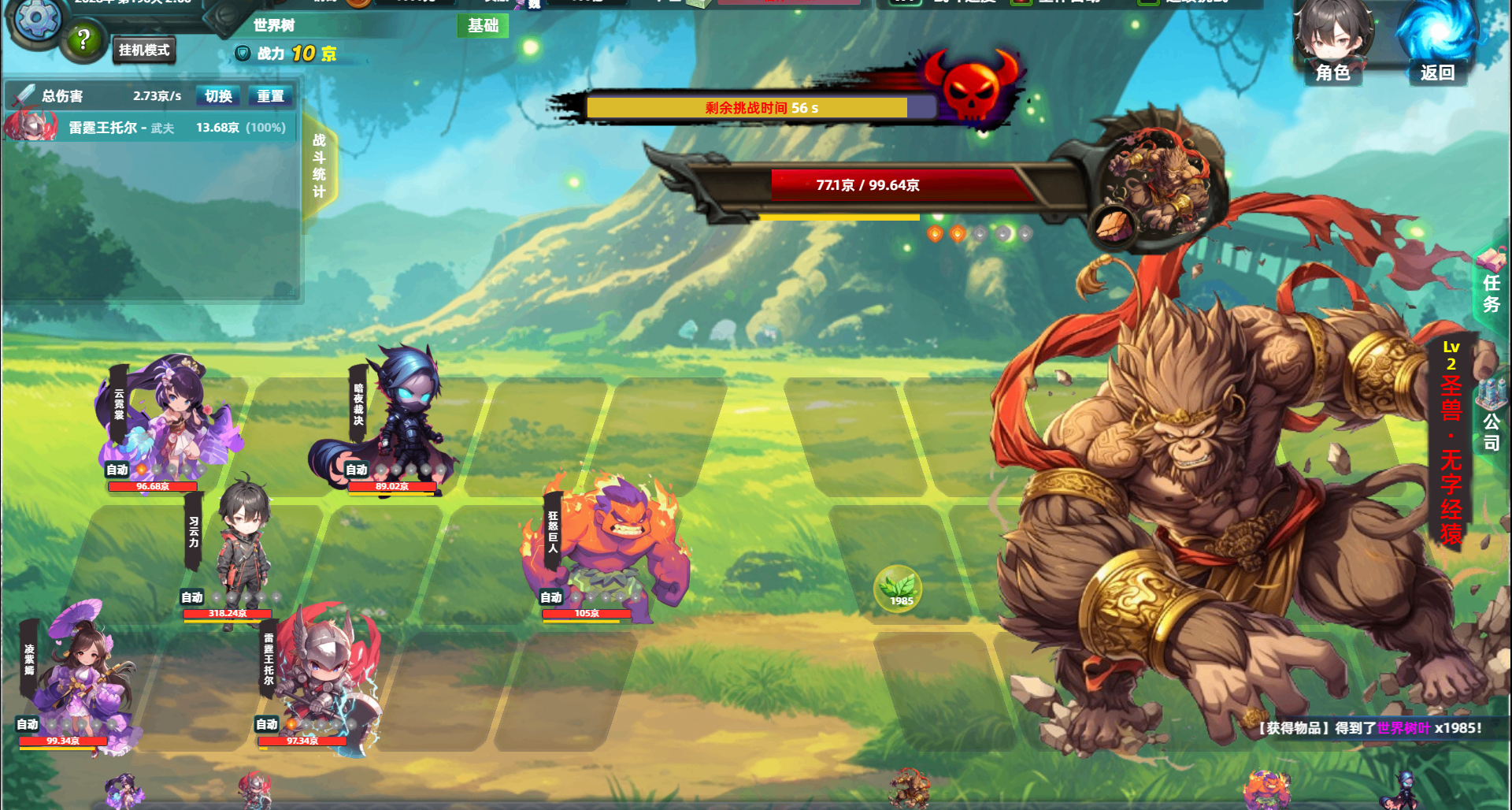The image size is (1512, 810).
Task: Collect the world tree leaf 1985 bubble
Action: pos(898,589)
